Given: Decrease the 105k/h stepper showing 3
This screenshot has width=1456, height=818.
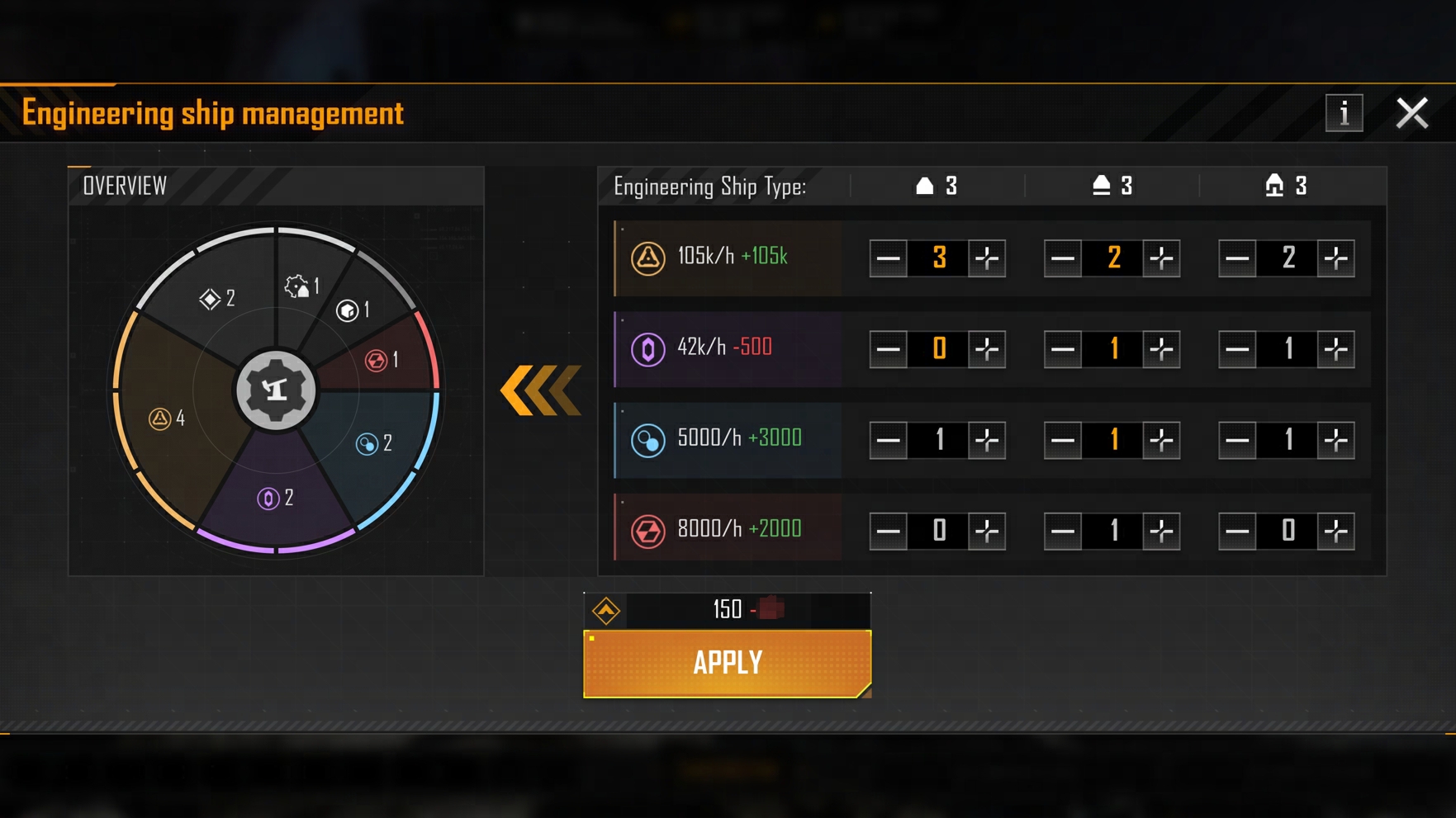Looking at the screenshot, I should [x=888, y=258].
